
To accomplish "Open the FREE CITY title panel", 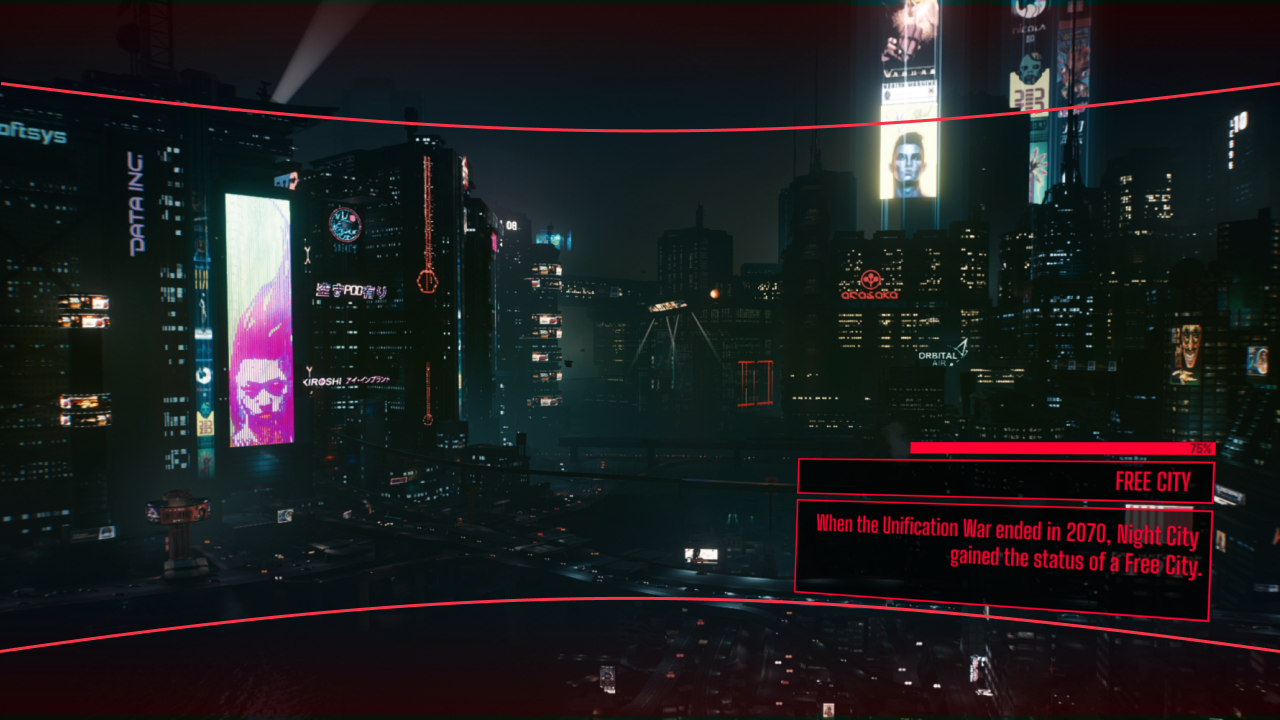I will [1152, 481].
